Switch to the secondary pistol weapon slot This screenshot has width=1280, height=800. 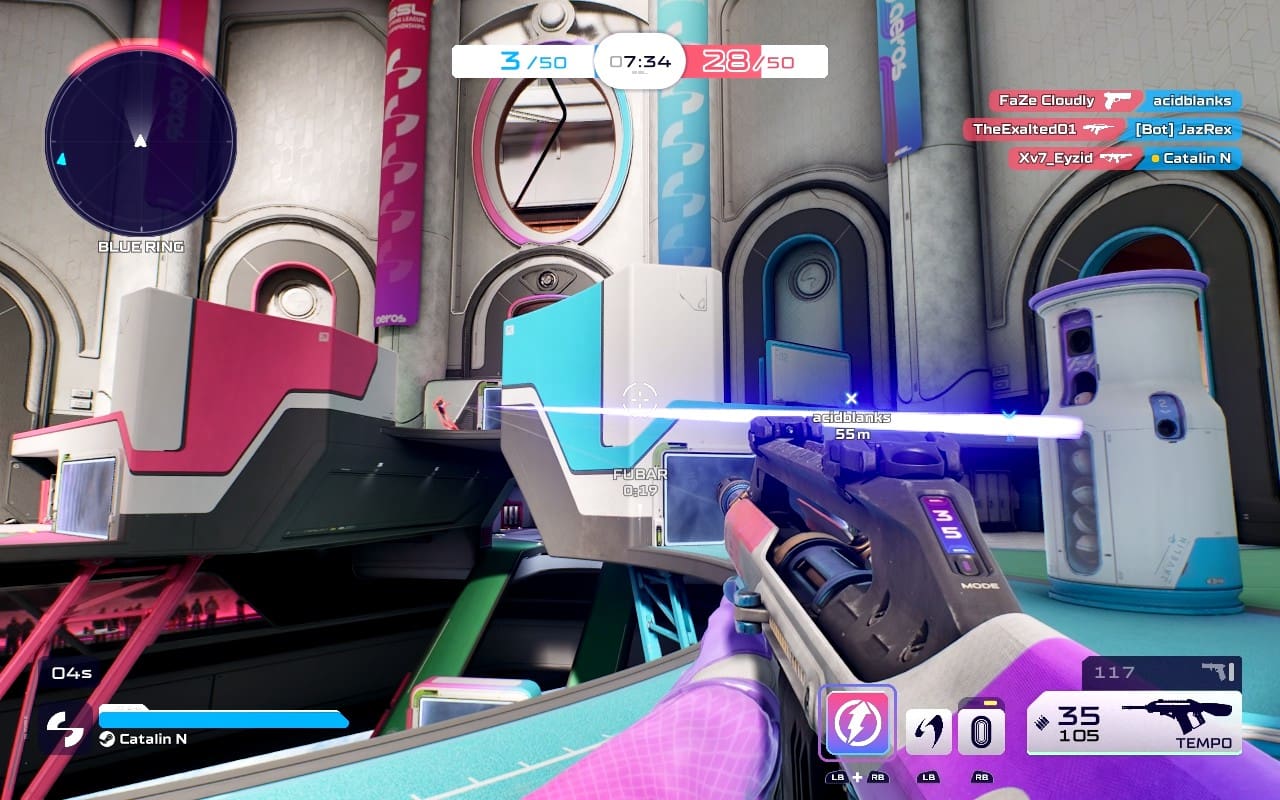tap(1162, 672)
